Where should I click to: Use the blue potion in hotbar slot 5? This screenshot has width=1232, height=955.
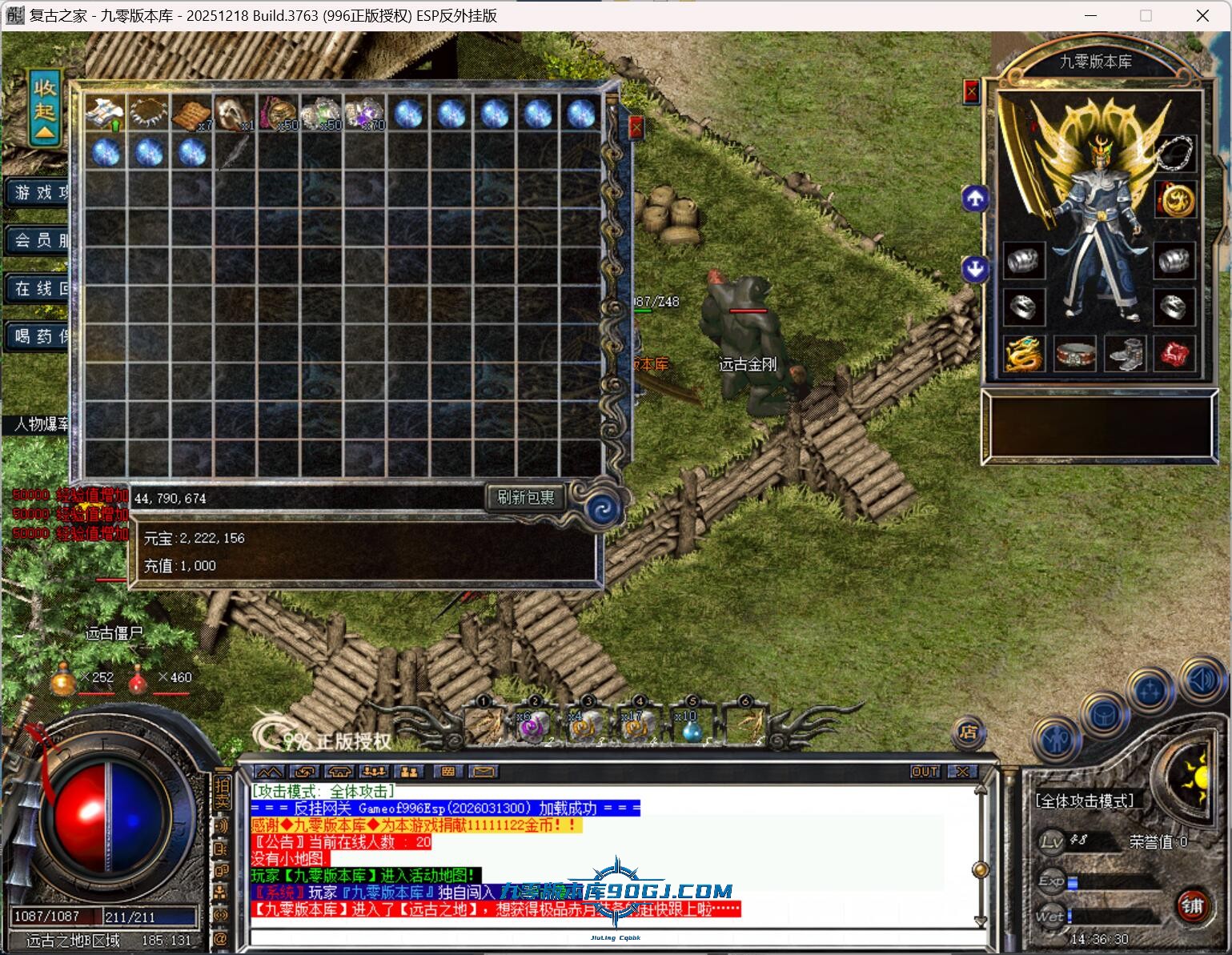(x=691, y=727)
